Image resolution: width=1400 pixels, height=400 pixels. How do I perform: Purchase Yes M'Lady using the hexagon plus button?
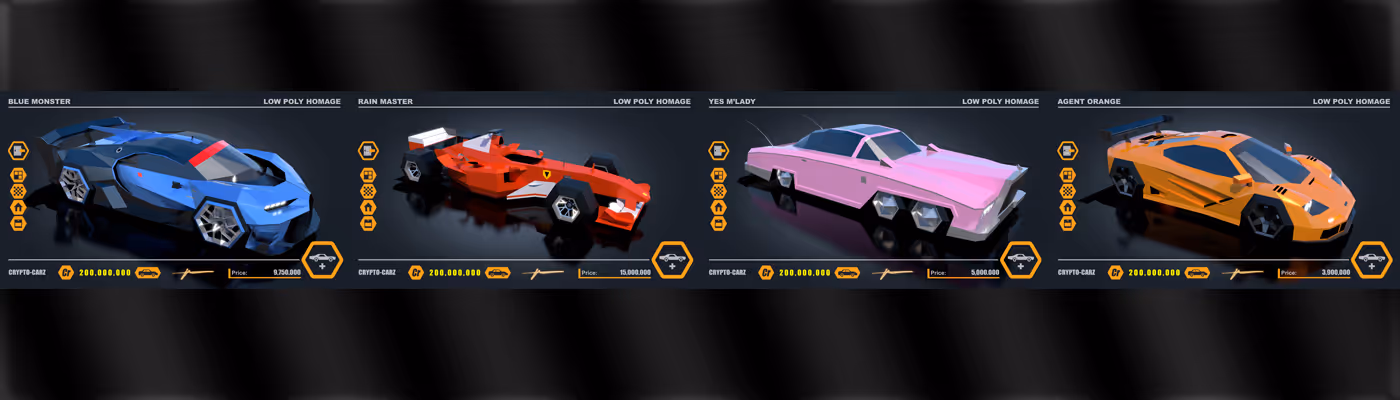pos(1021,260)
